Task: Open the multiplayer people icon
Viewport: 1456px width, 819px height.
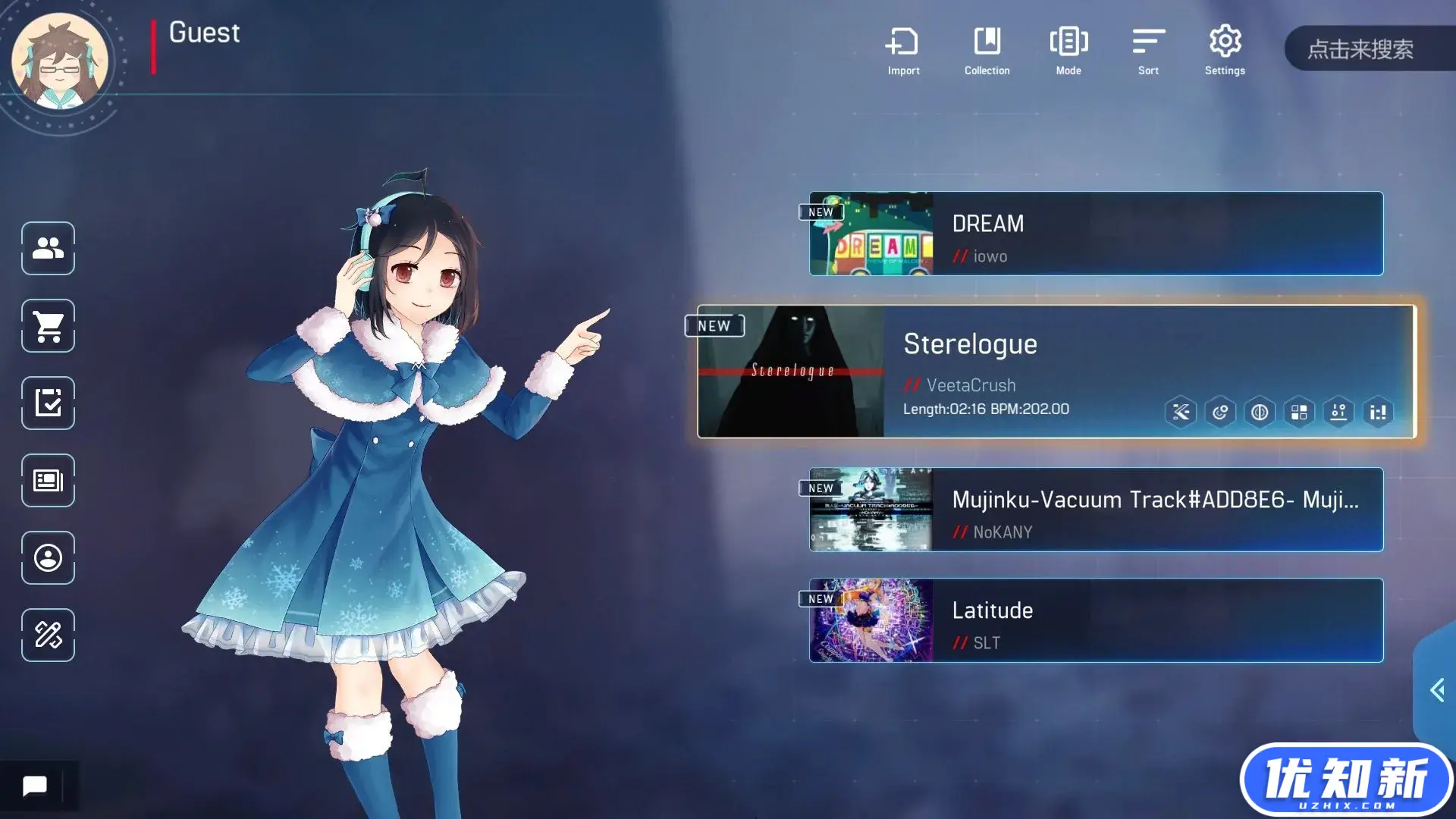Action: (48, 248)
